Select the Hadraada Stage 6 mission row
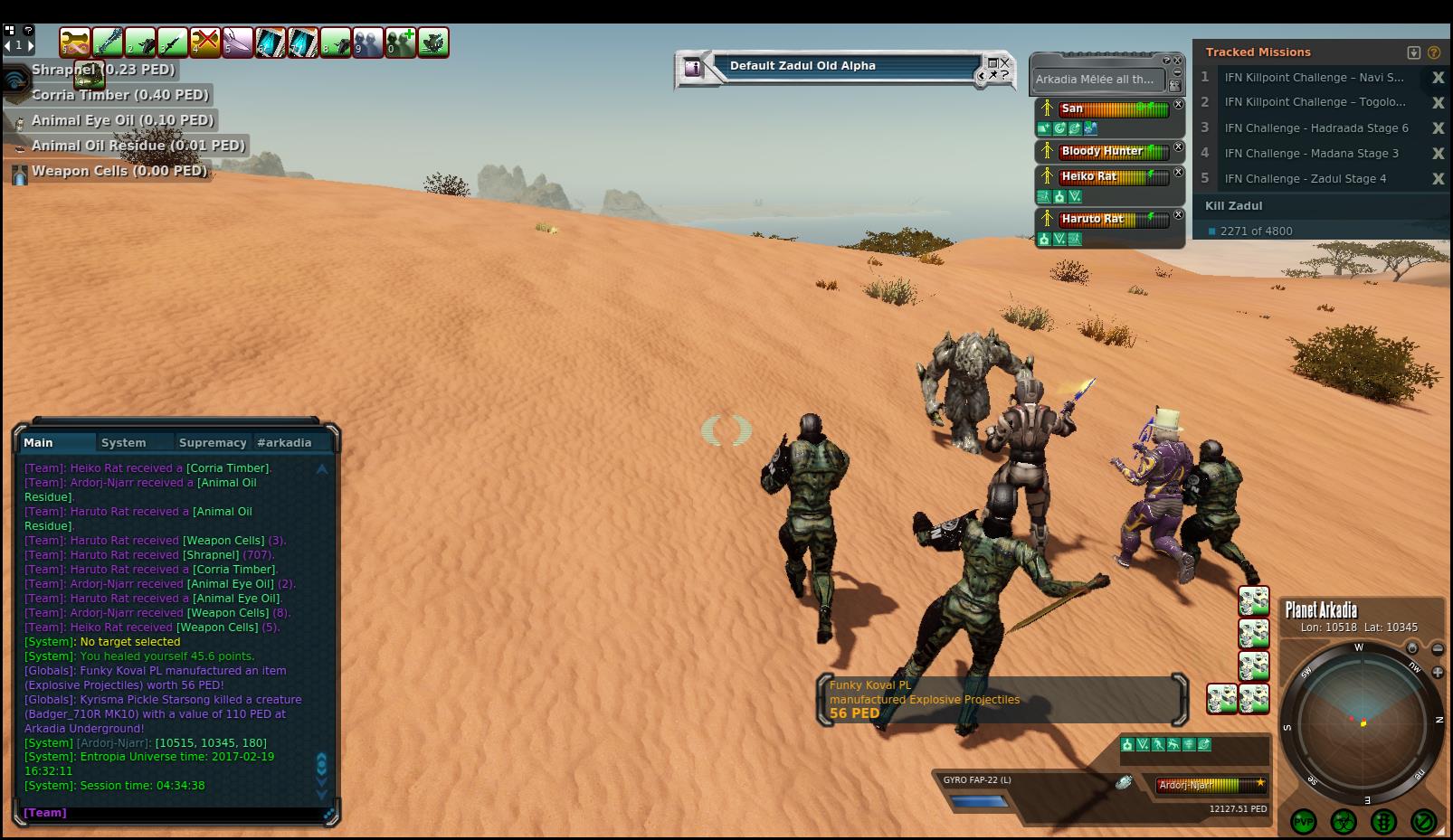Screen dimensions: 1453x840 click(1315, 128)
